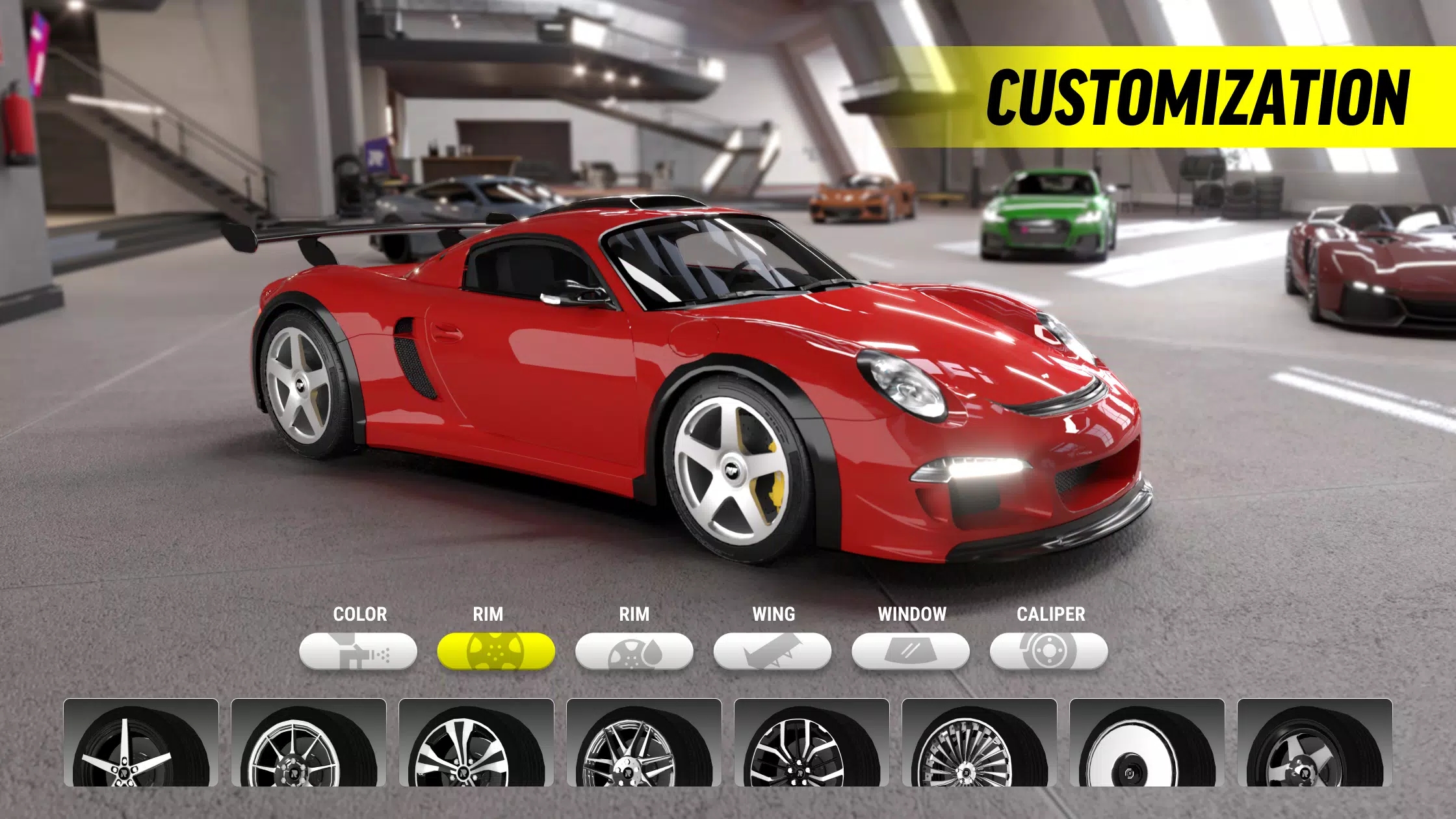This screenshot has width=1456, height=819.
Task: Select the Color spray paint icon
Action: point(359,650)
